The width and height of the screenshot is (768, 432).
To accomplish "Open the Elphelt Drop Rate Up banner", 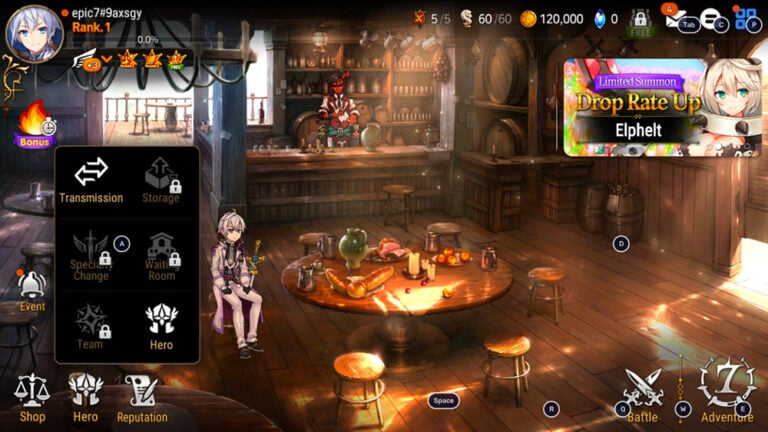I will pyautogui.click(x=661, y=106).
